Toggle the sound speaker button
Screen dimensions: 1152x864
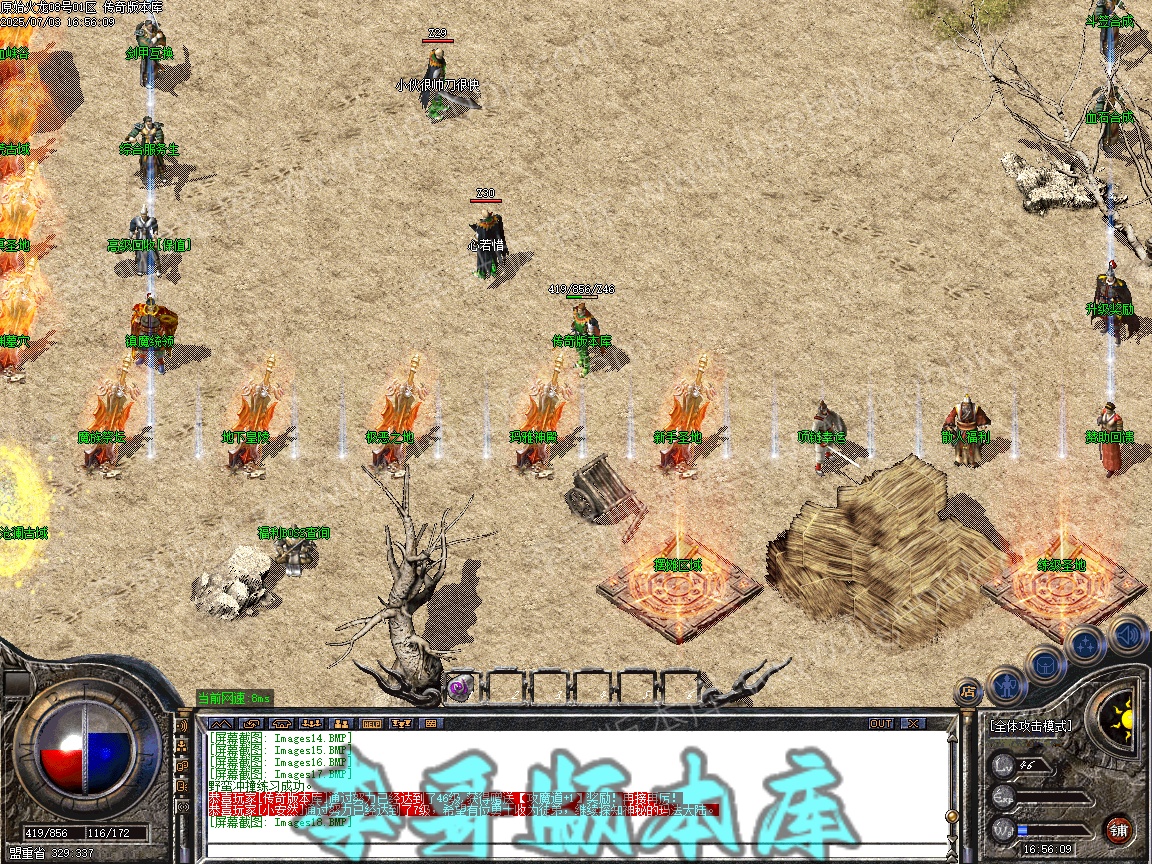[1127, 634]
